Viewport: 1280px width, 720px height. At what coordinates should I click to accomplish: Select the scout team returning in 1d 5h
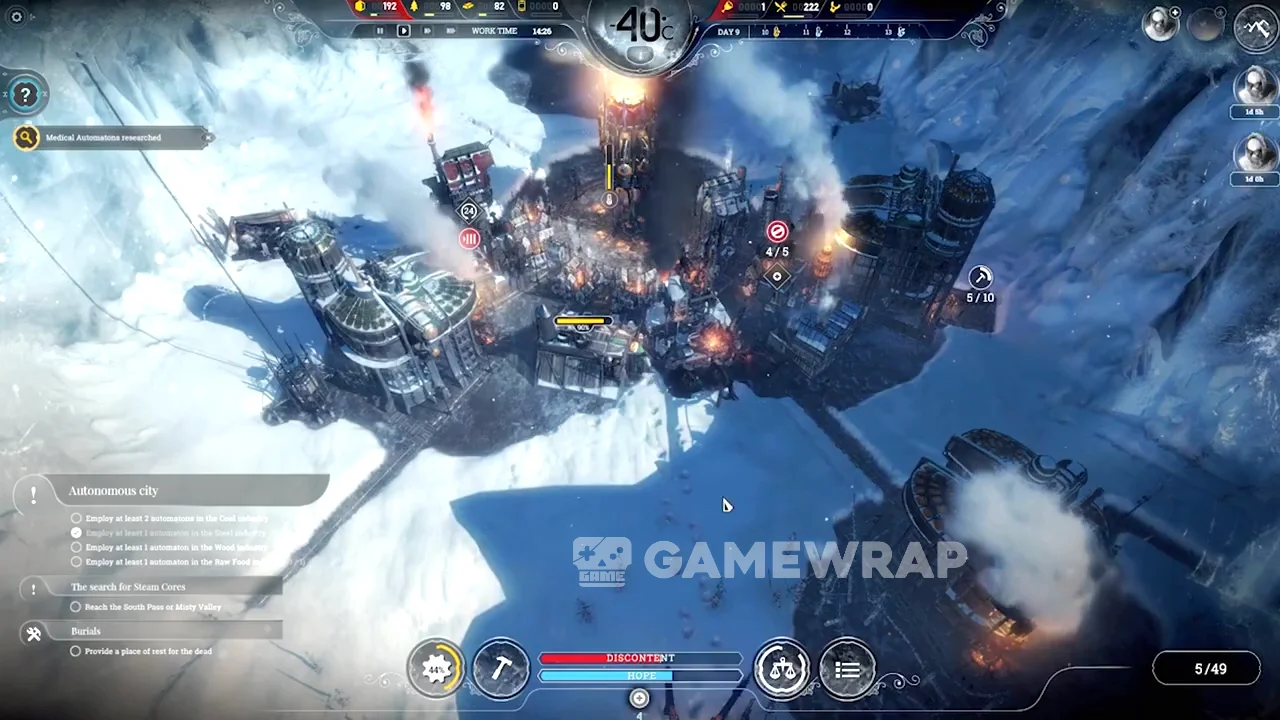coord(1254,90)
